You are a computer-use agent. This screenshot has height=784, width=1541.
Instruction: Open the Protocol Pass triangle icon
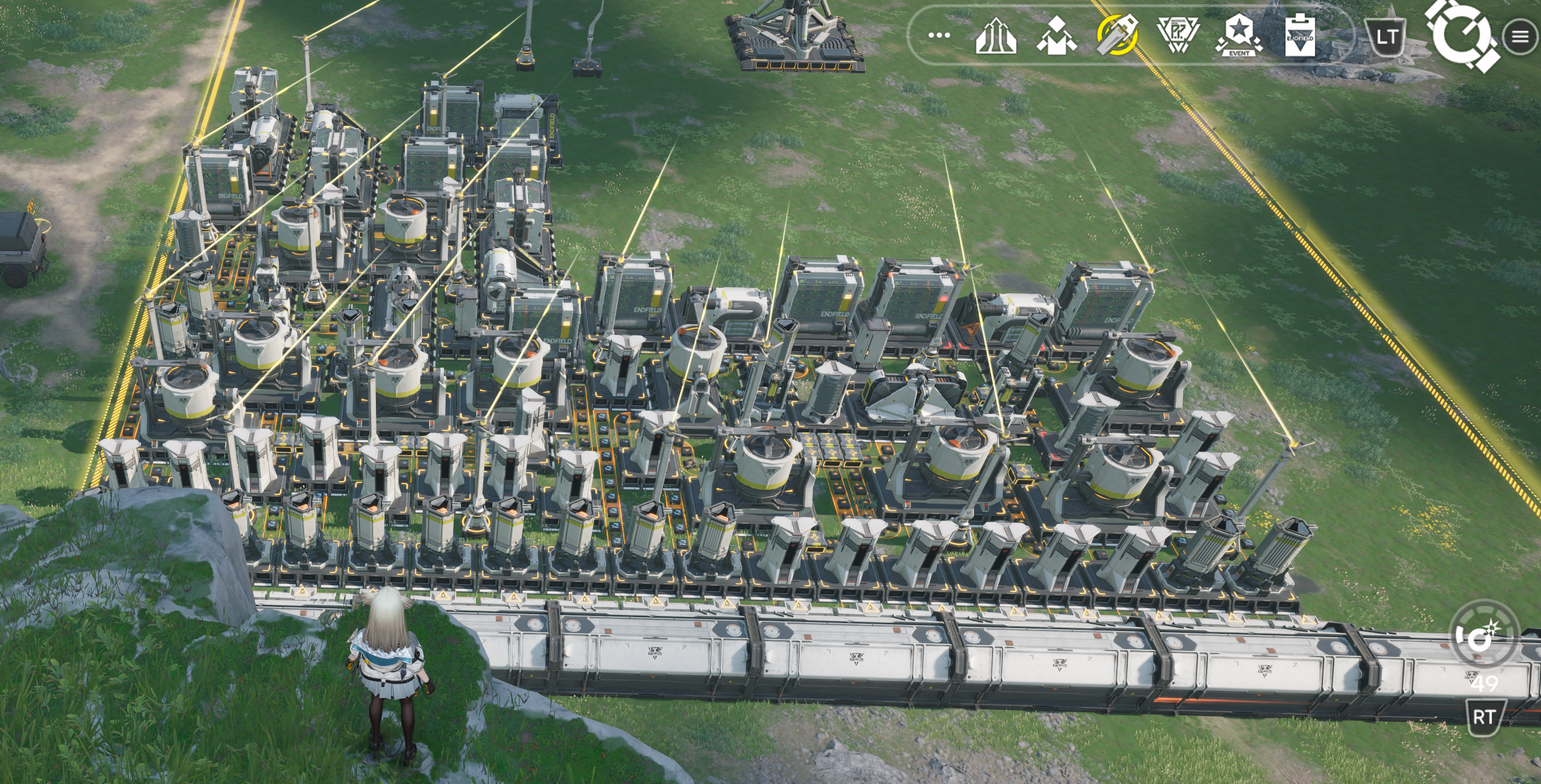coord(1178,34)
